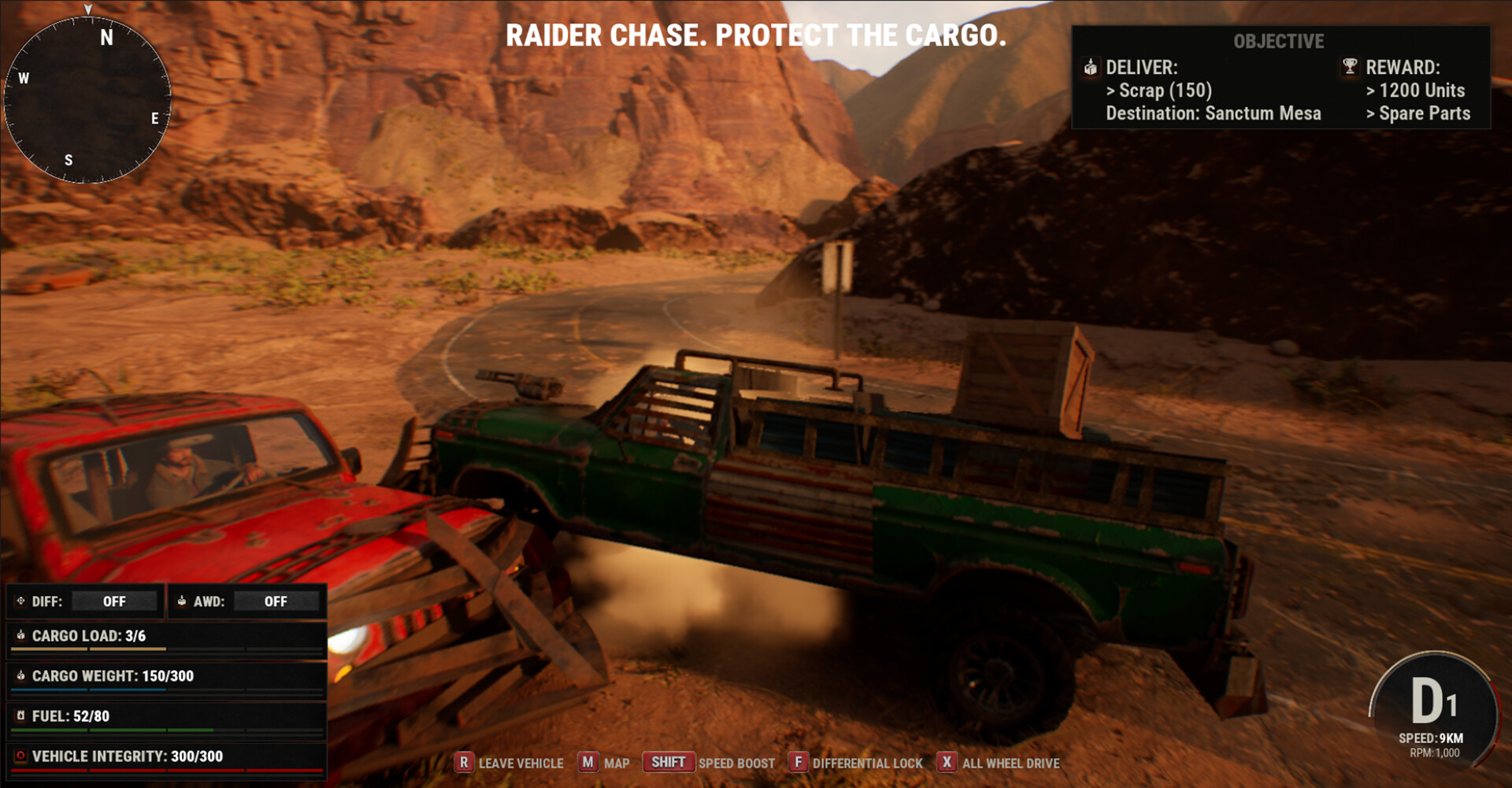This screenshot has height=788, width=1512.
Task: Select the Reward trophy icon
Action: 1350,68
